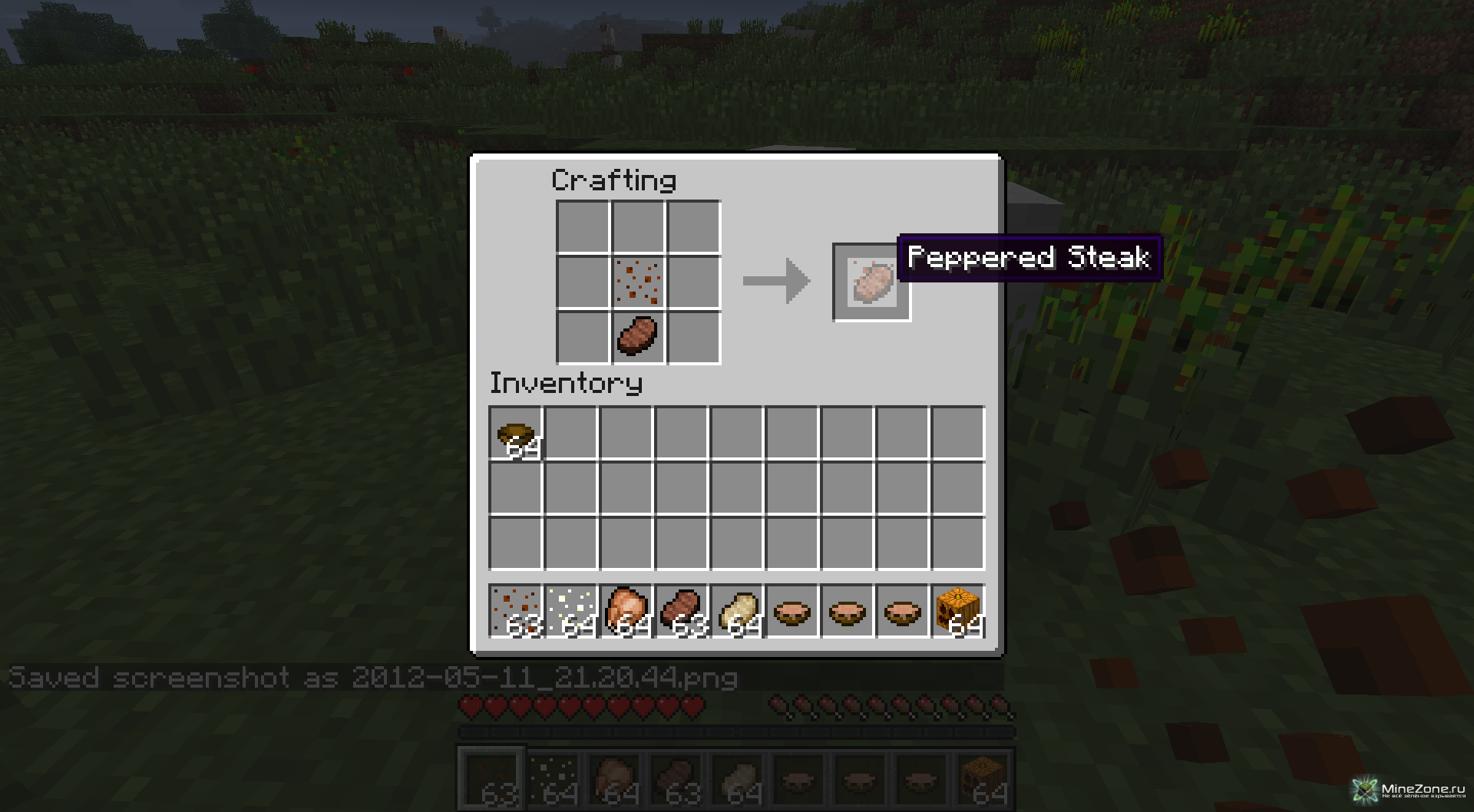The height and width of the screenshot is (812, 1474).
Task: Select the stack of 64 empty bowls
Action: [x=516, y=434]
